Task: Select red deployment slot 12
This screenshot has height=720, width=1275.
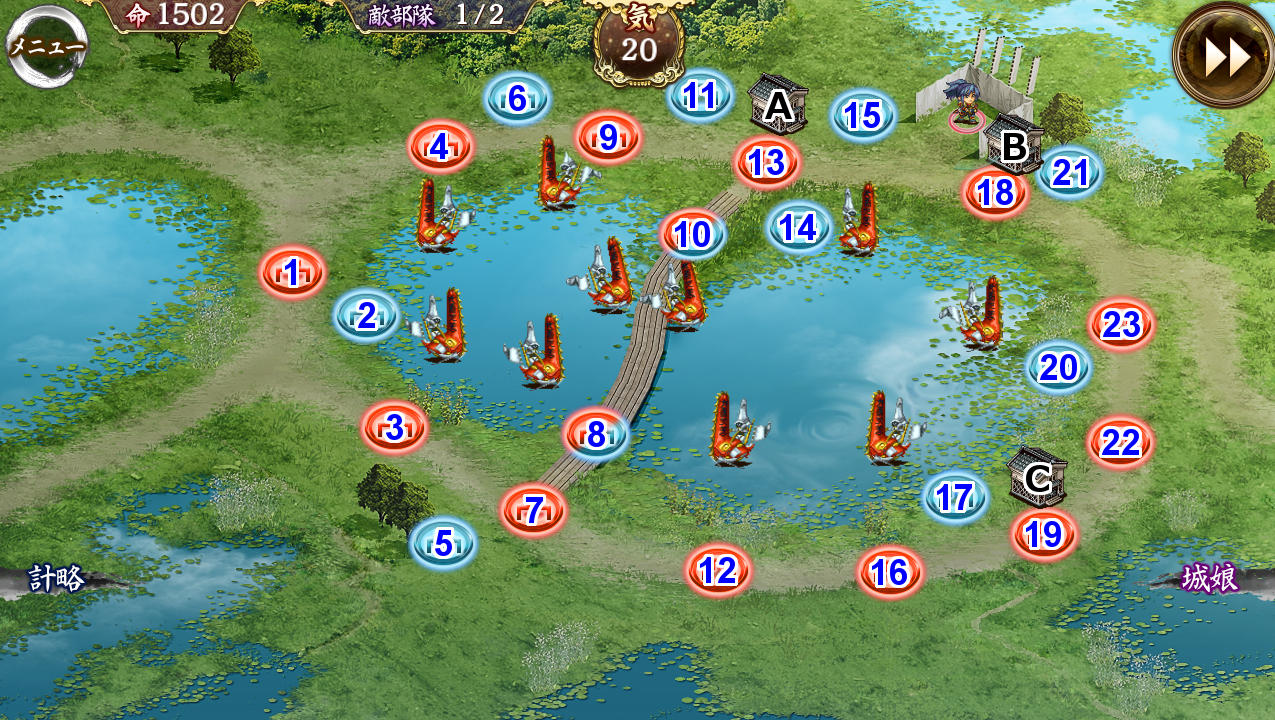Action: pyautogui.click(x=718, y=571)
